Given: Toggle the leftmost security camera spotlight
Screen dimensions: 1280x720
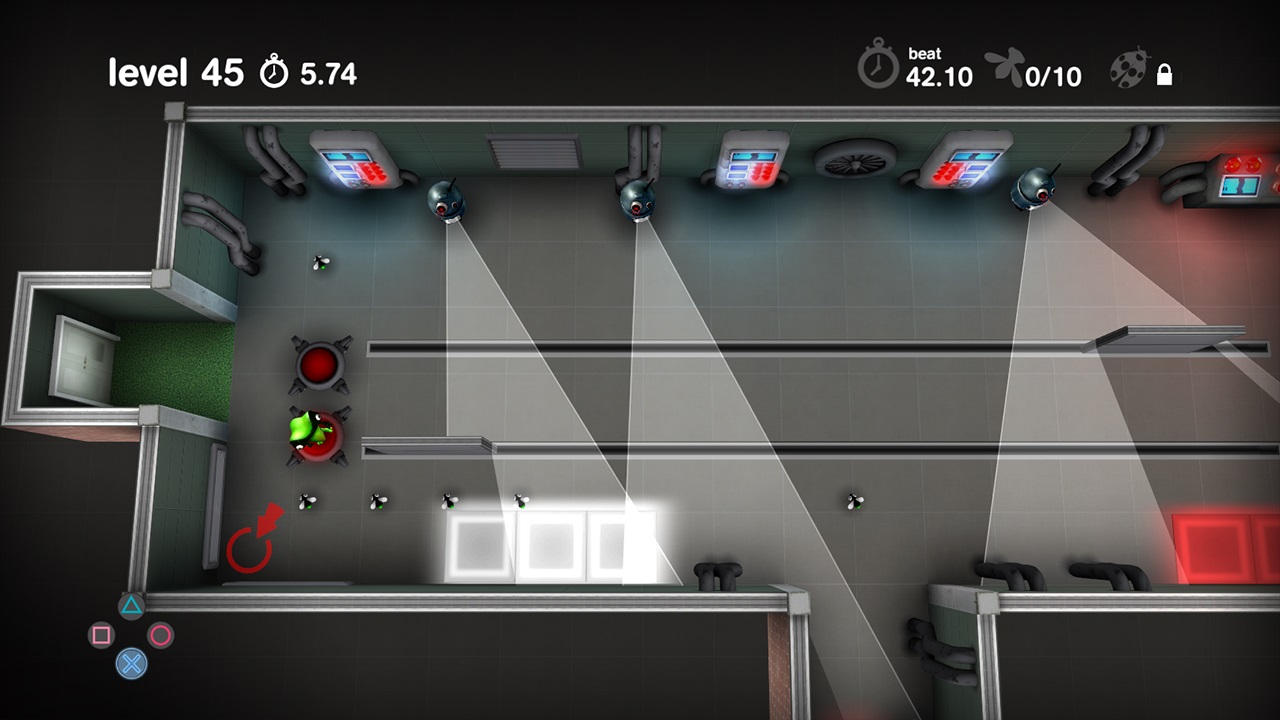Looking at the screenshot, I should point(447,202).
